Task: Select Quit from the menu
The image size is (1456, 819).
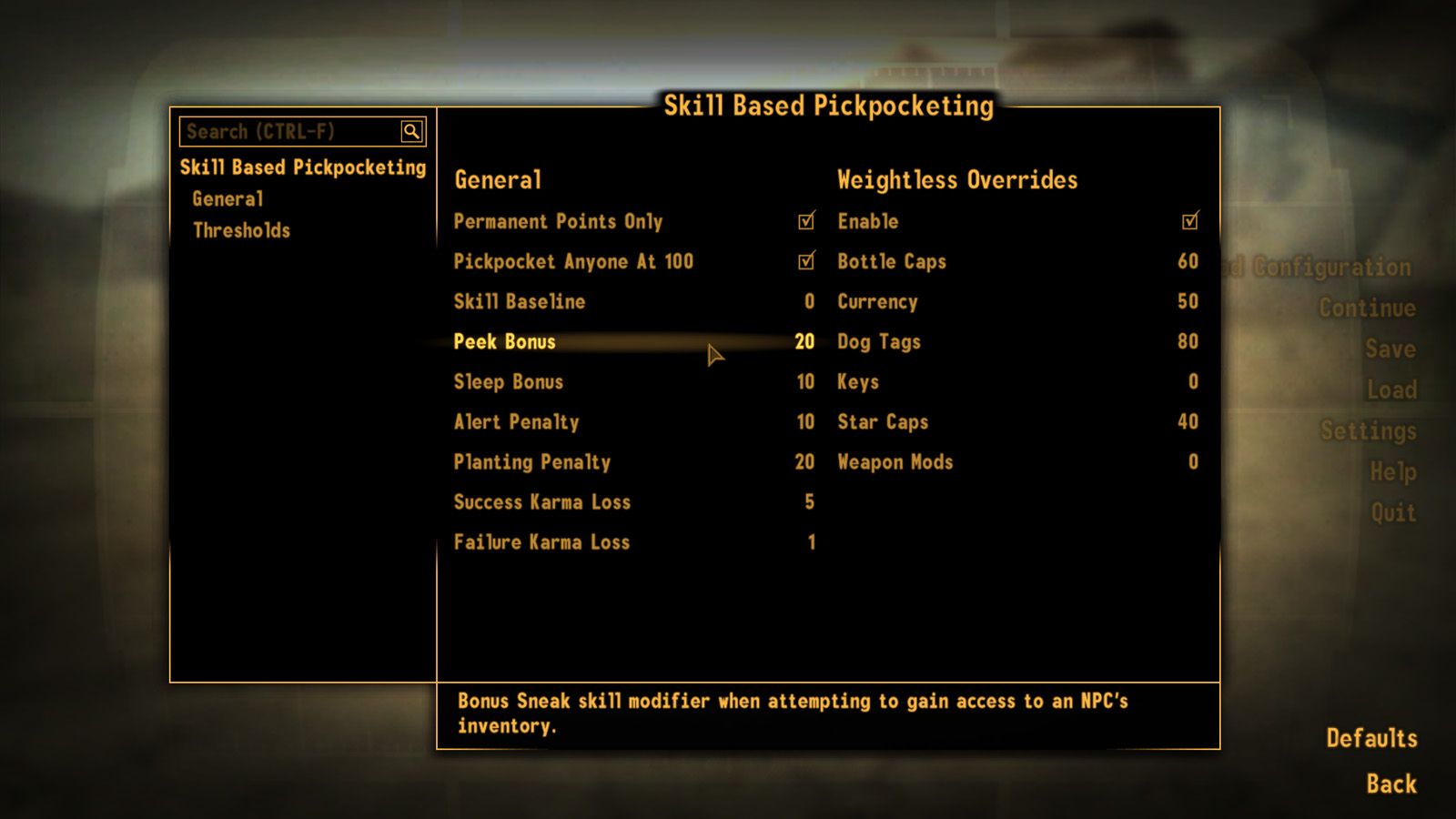Action: click(x=1393, y=512)
